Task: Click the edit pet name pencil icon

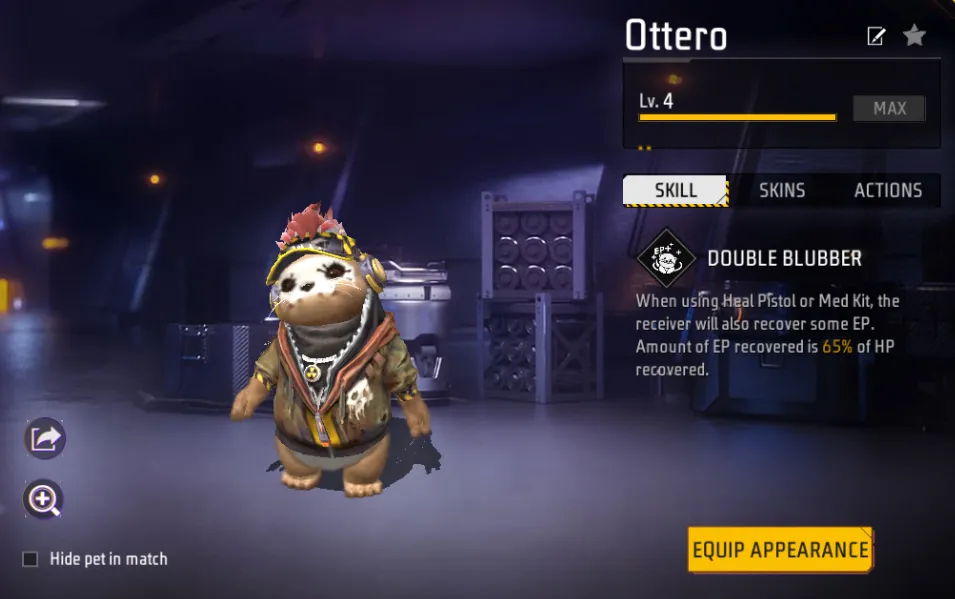Action: coord(876,37)
